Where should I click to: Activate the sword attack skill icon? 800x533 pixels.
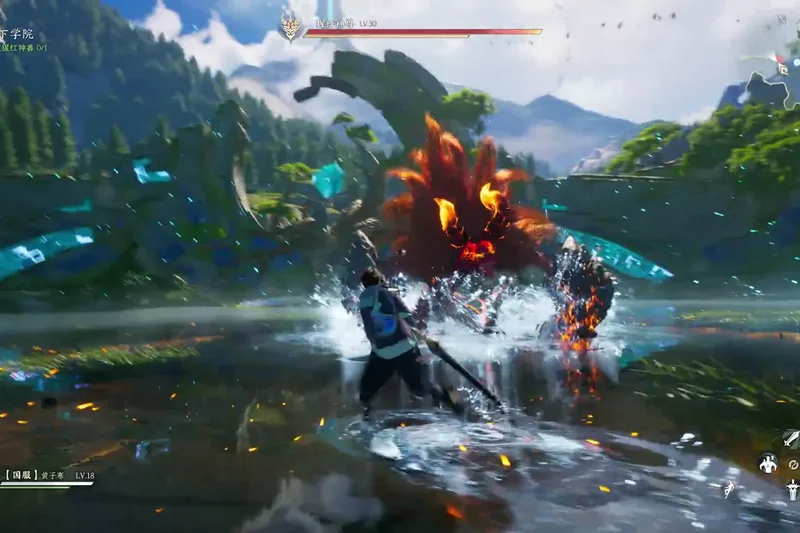point(790,438)
